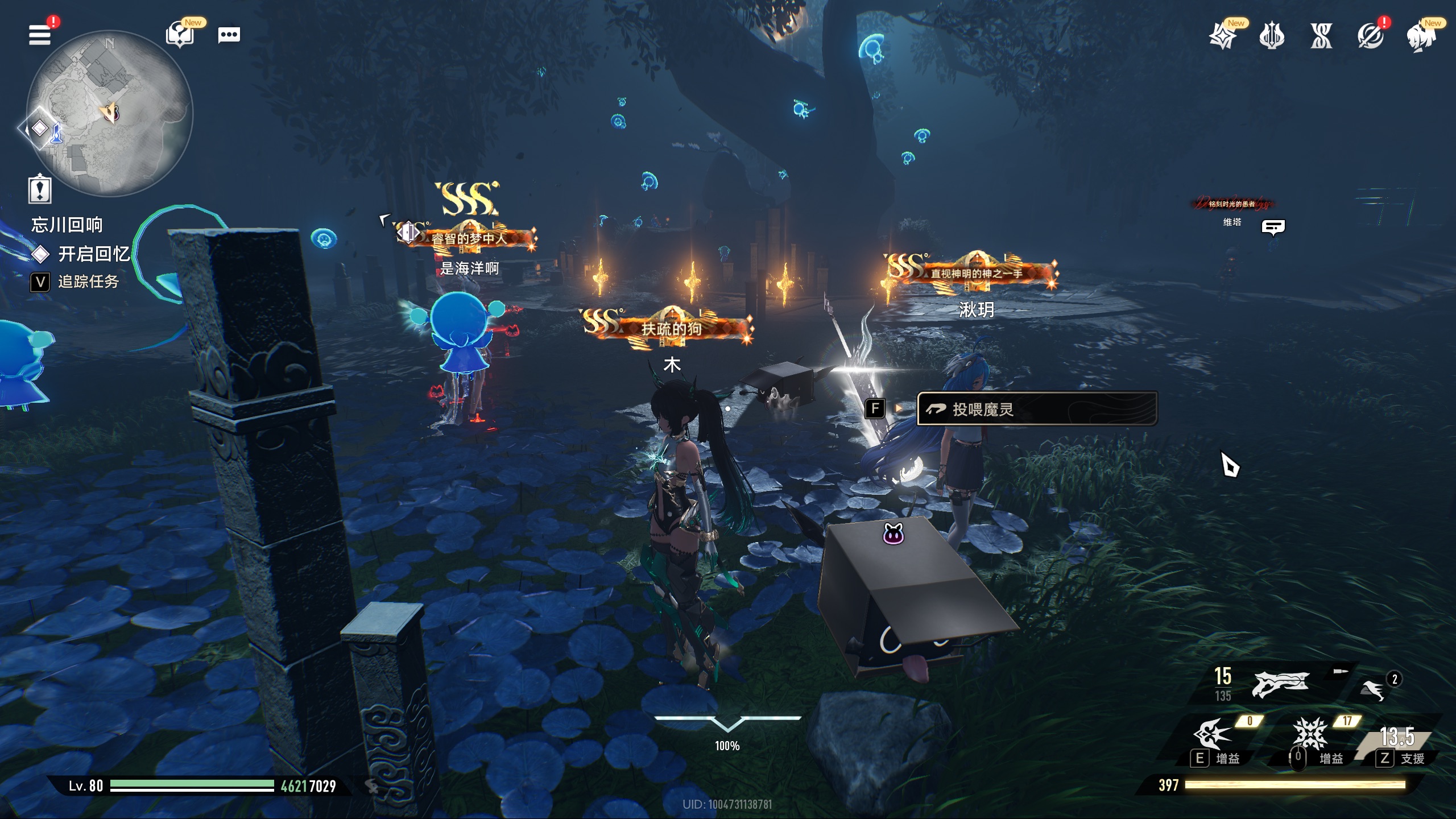The image size is (1456, 819).
Task: Select the winged item icon with count 2
Action: point(1372,689)
